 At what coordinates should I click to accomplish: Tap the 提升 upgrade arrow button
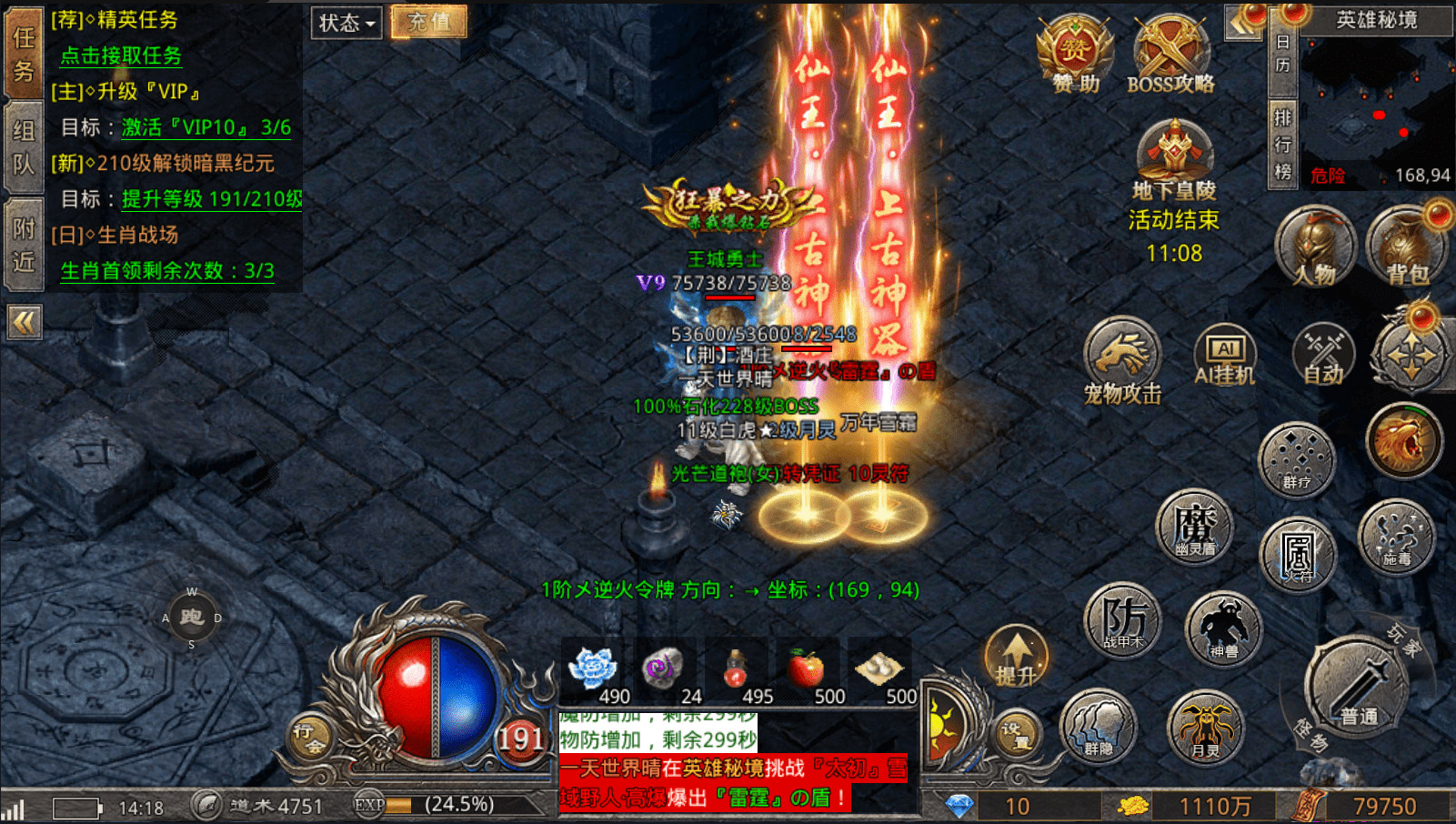coord(1016,657)
